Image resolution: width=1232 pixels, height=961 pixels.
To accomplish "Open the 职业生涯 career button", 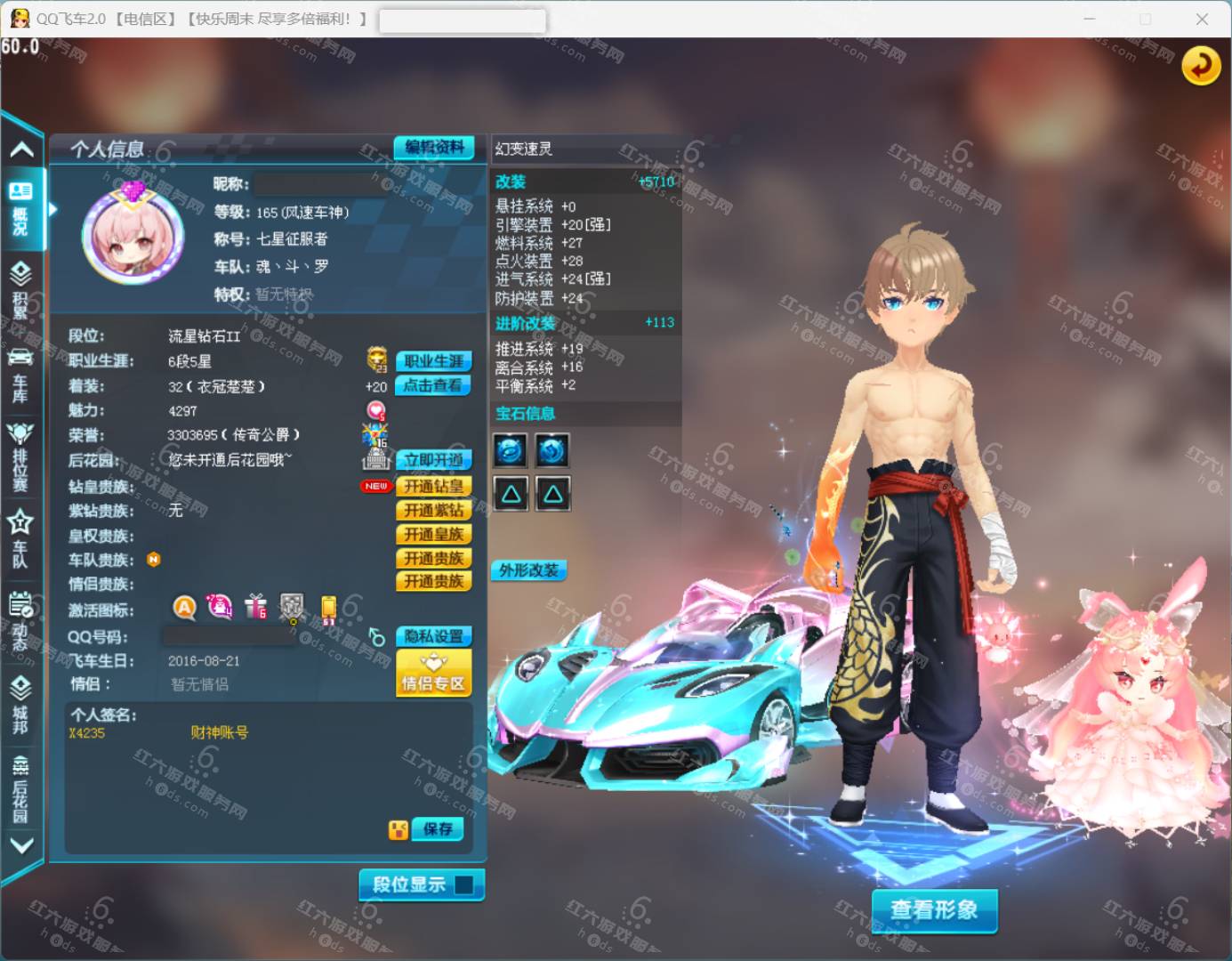I will [x=433, y=361].
